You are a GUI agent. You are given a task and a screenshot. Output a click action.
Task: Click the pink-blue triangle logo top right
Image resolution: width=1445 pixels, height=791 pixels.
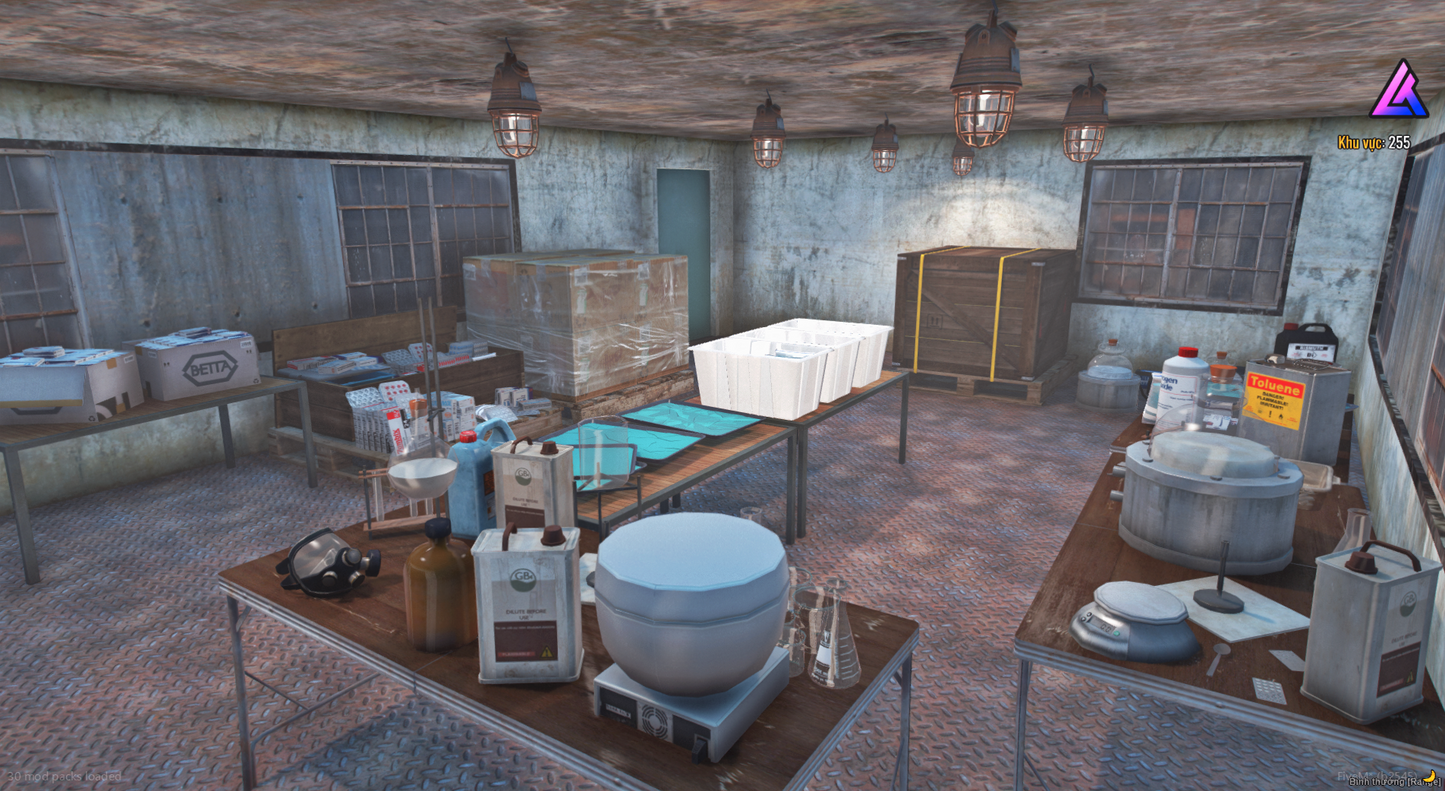(1398, 98)
